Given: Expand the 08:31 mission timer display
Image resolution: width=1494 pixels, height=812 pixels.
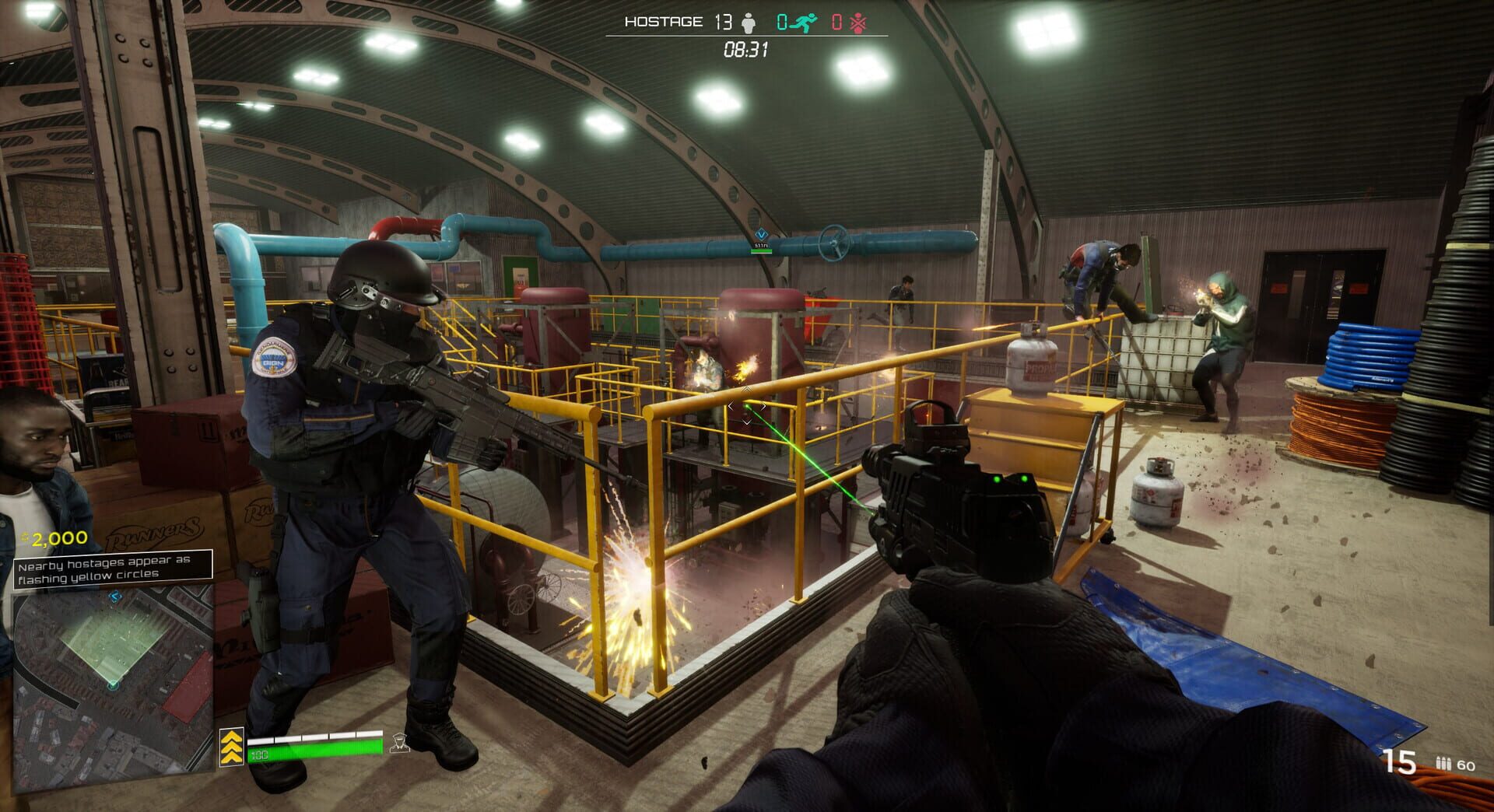Looking at the screenshot, I should click(x=745, y=49).
